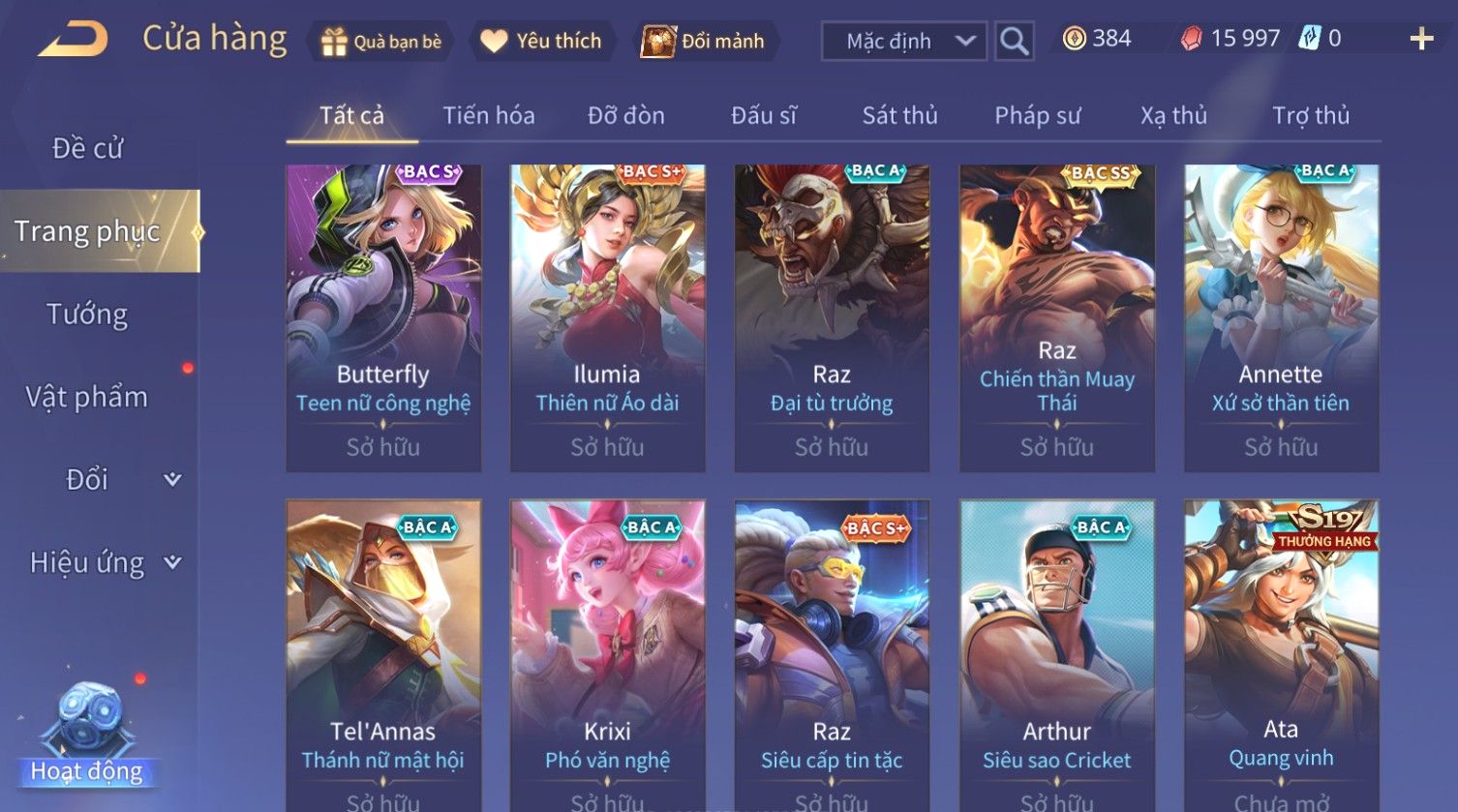Screen dimensions: 1458x812
Task: Select the Pháp sư category tab
Action: [1037, 116]
